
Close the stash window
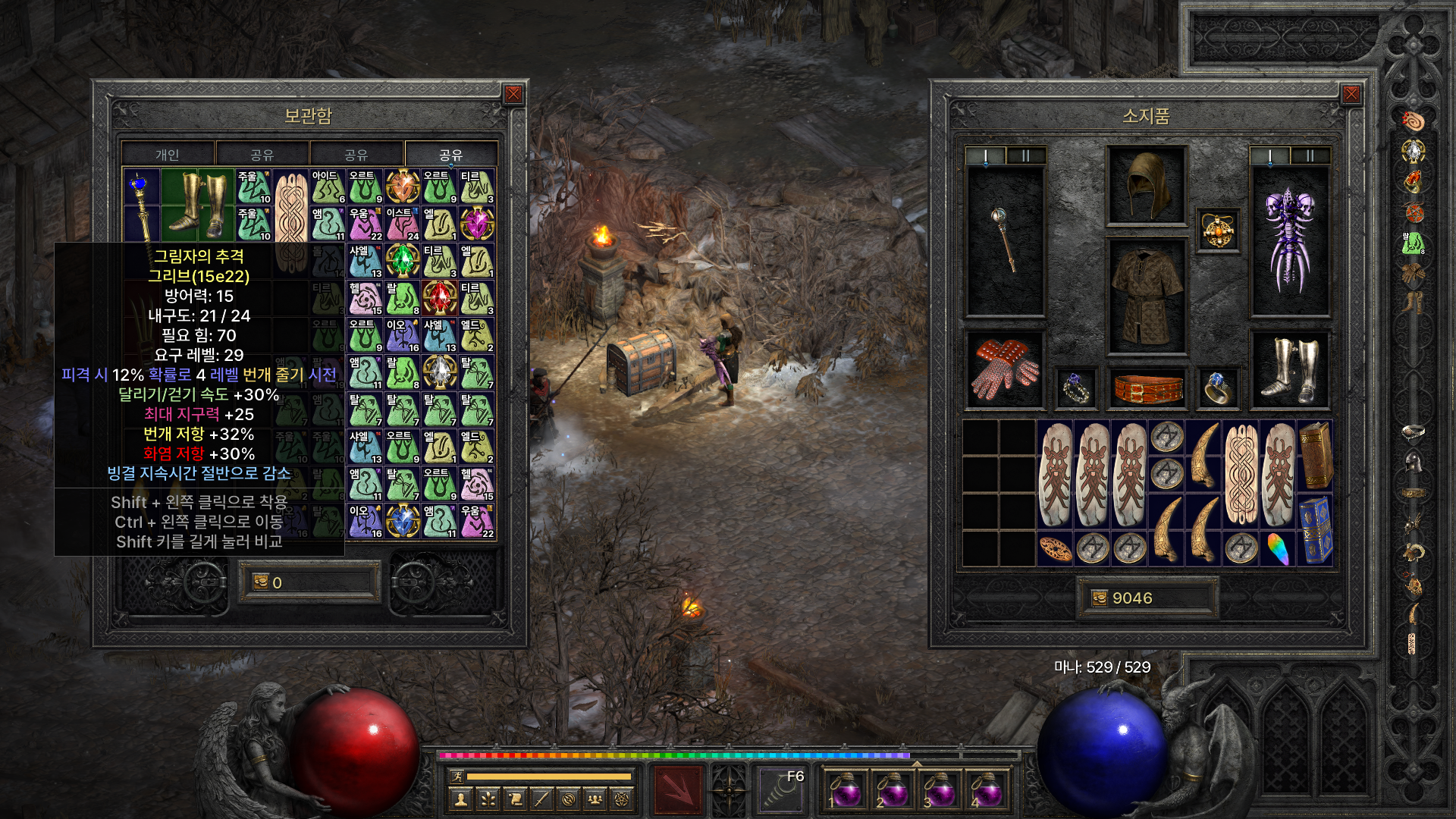pos(513,94)
